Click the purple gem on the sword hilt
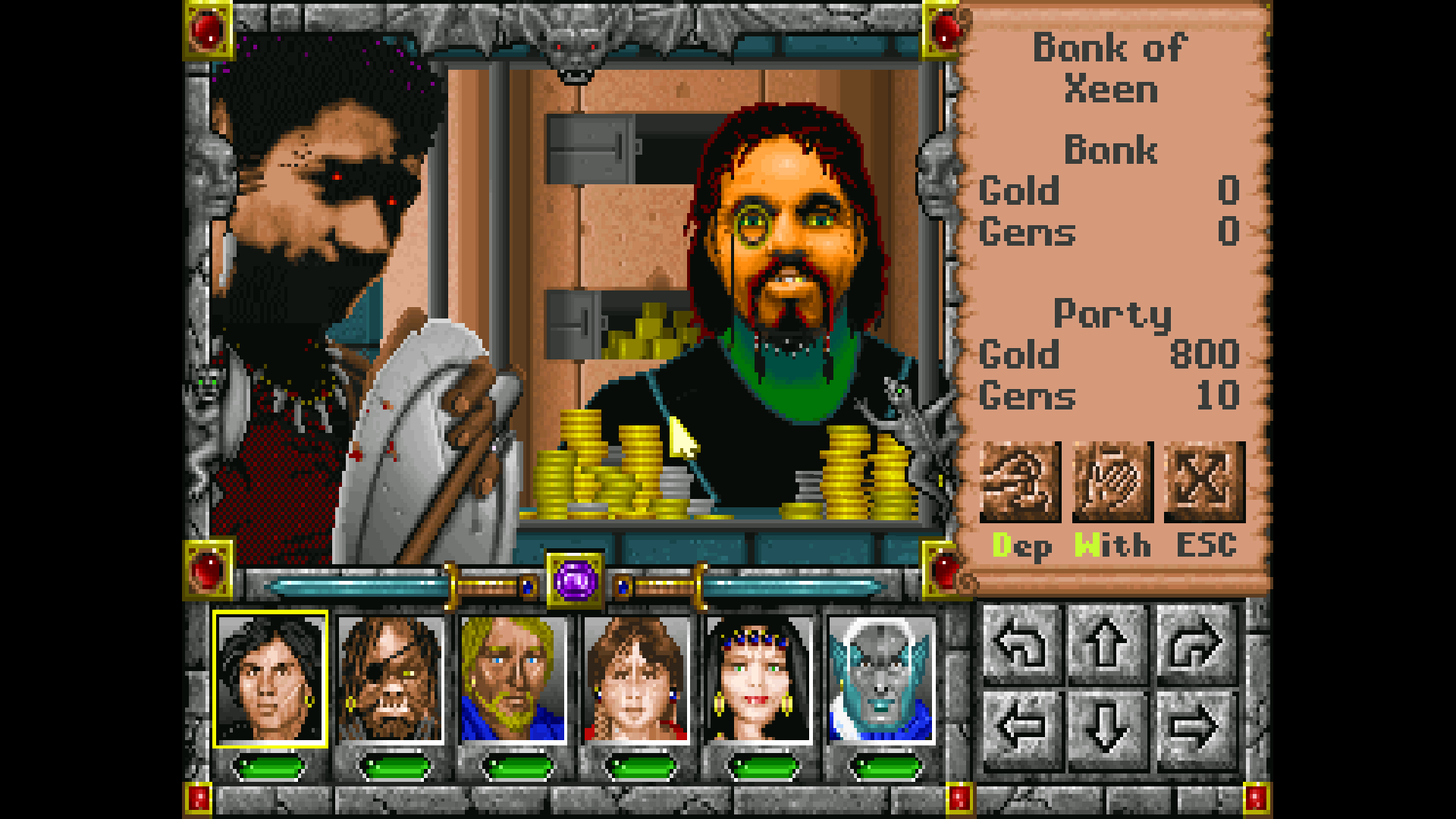 point(575,580)
